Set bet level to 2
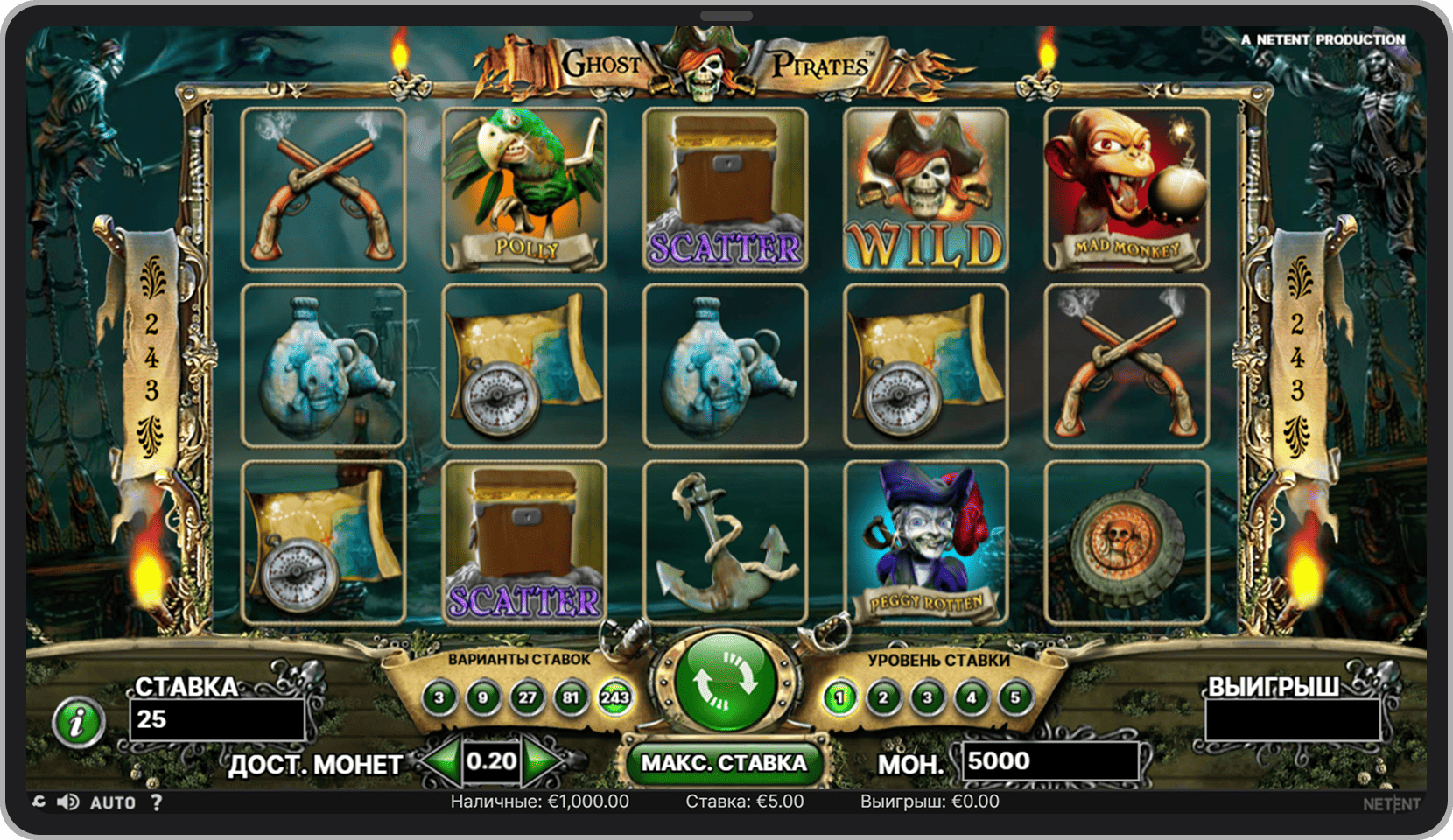 point(883,697)
